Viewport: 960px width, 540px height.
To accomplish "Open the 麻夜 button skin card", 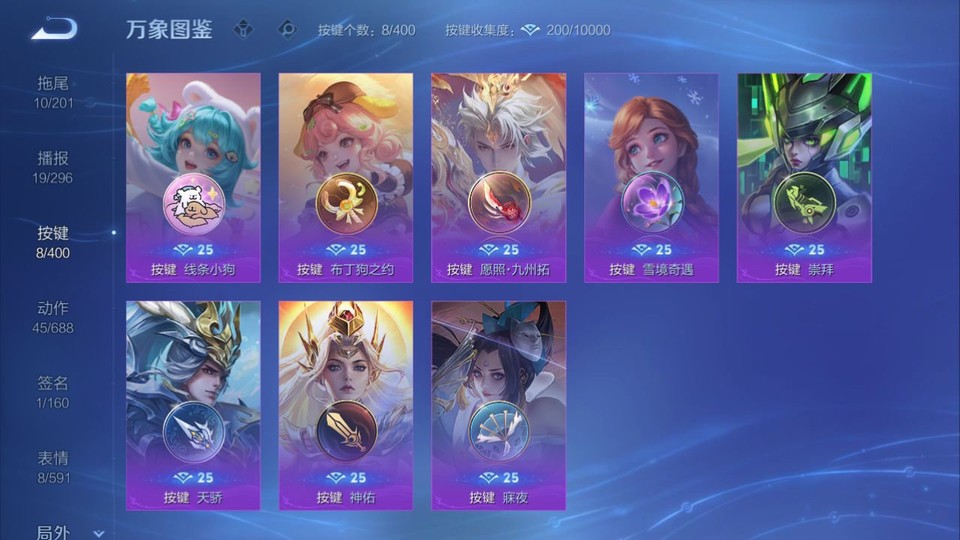I will (498, 405).
